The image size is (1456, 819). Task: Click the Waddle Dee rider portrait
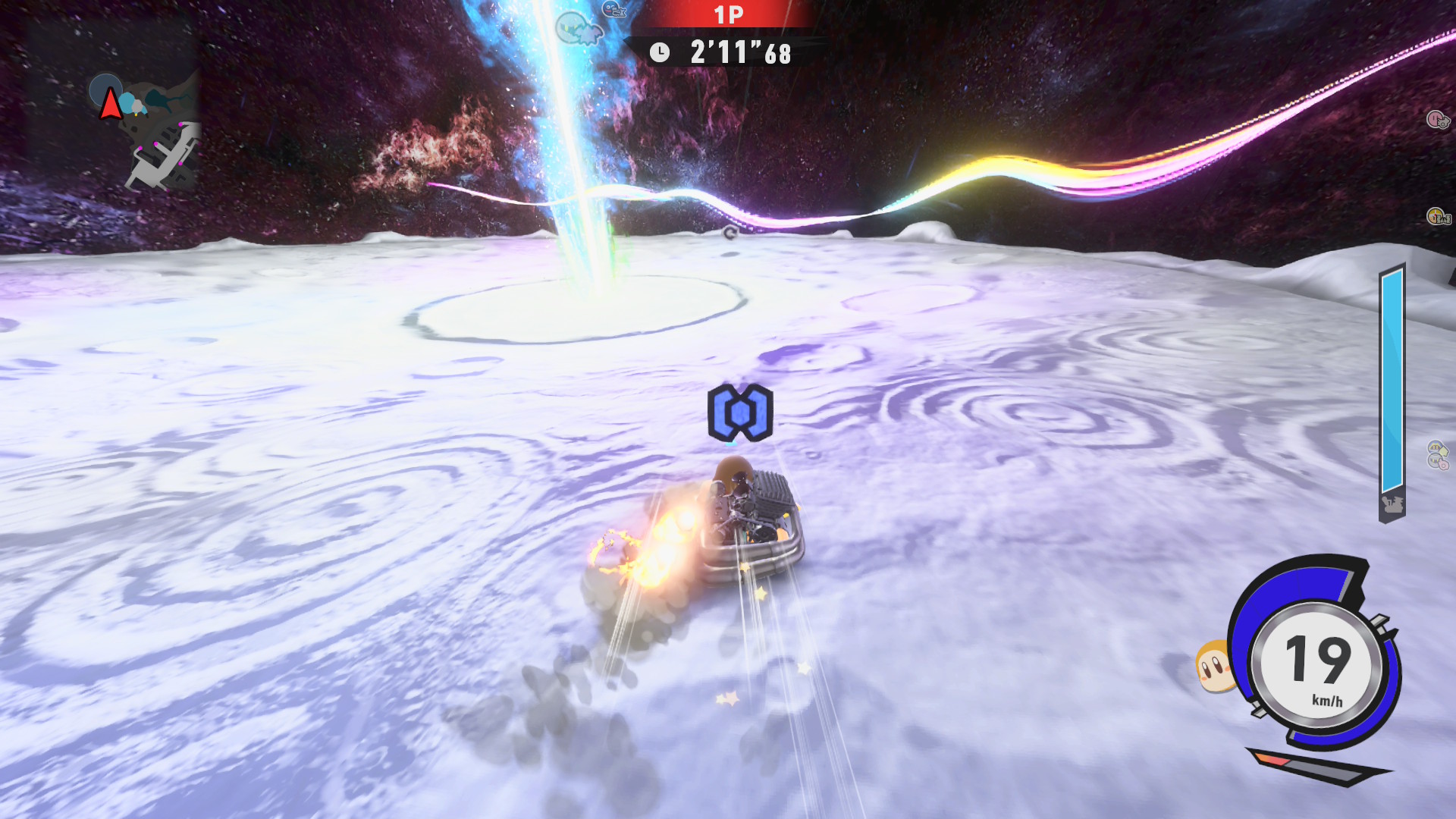pos(1213,666)
